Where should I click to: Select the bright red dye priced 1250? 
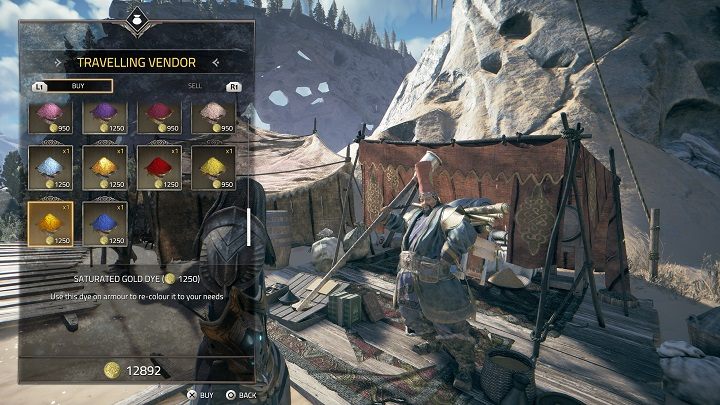click(x=158, y=168)
